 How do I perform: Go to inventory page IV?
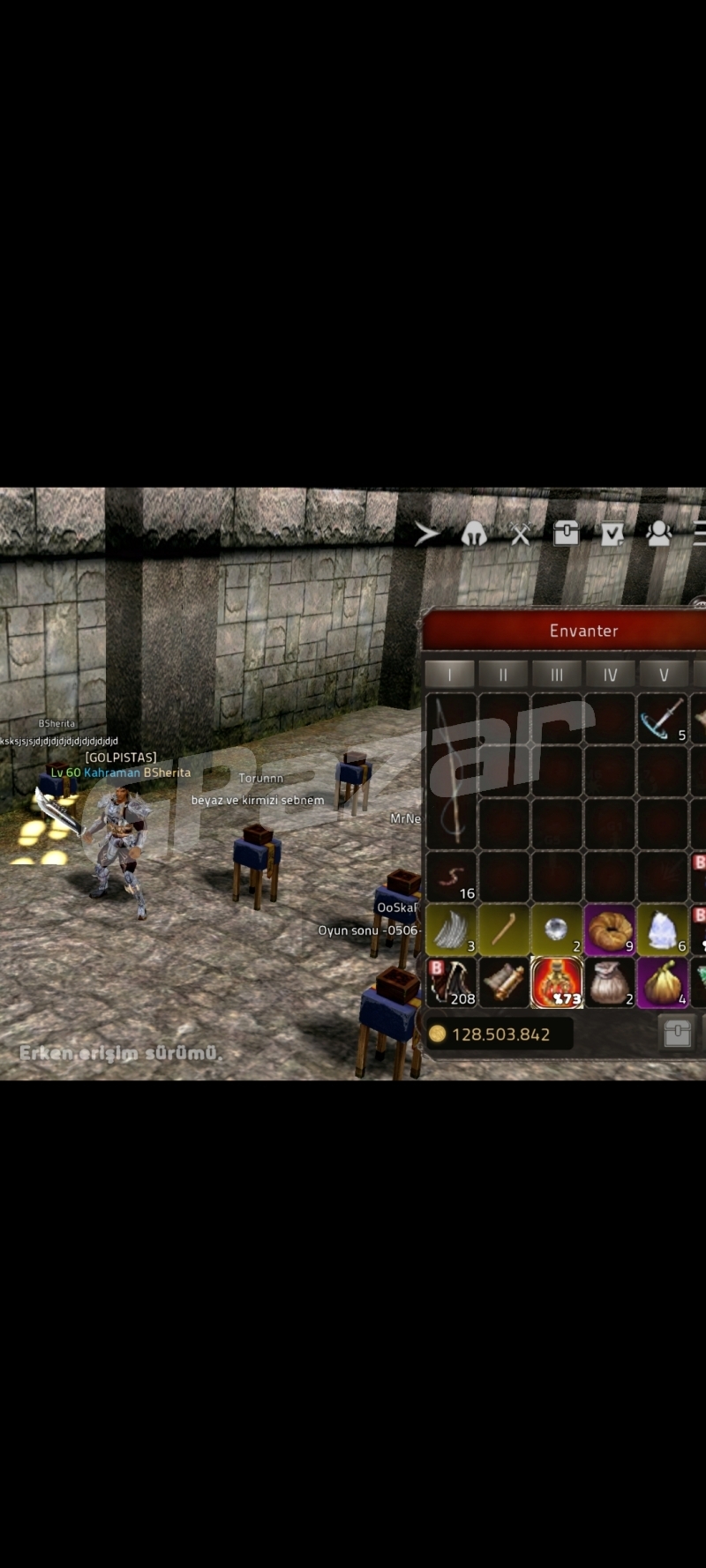click(x=610, y=675)
